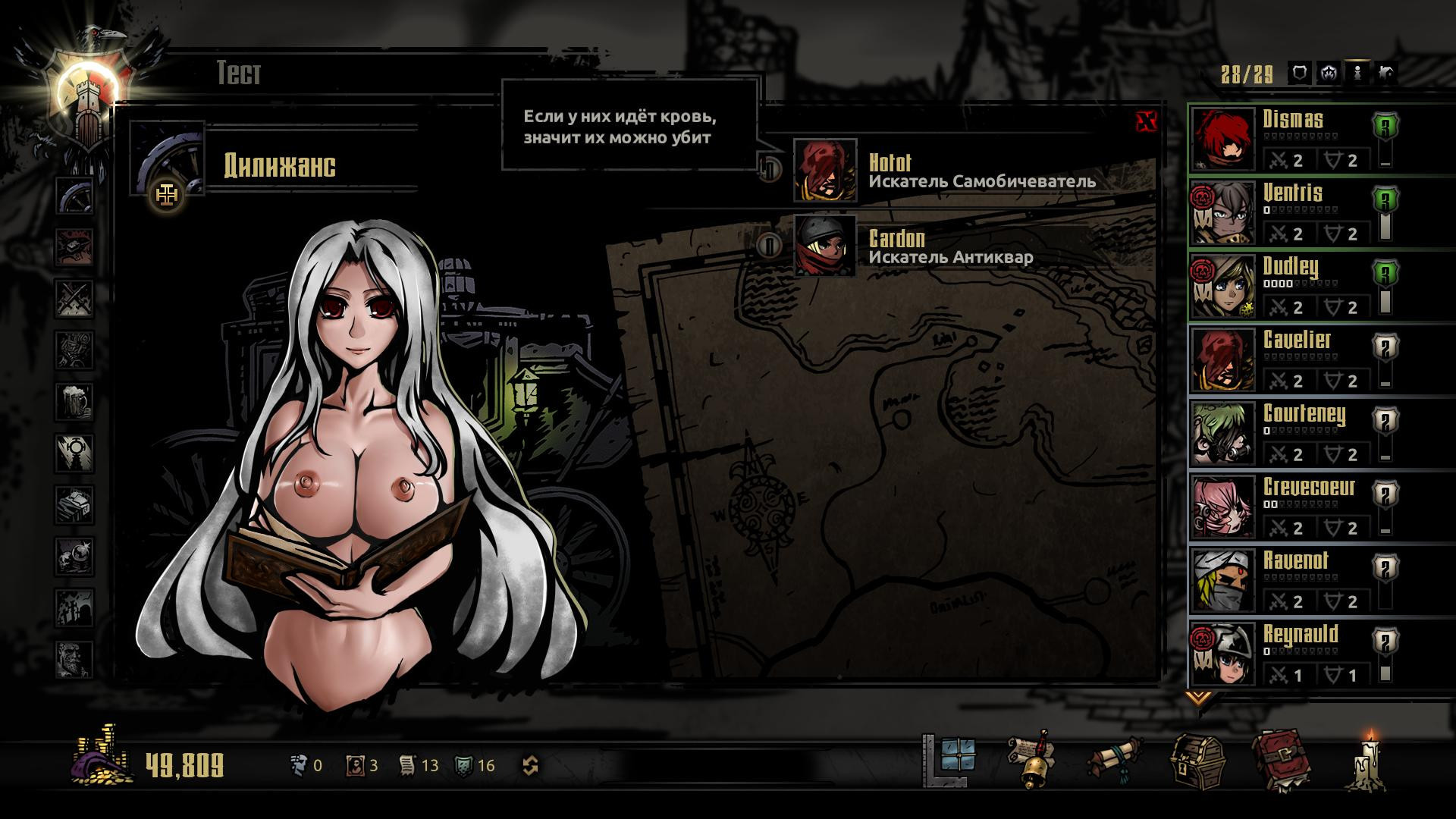The image size is (1456, 819).
Task: Open the bell and scroll icon
Action: [1031, 761]
